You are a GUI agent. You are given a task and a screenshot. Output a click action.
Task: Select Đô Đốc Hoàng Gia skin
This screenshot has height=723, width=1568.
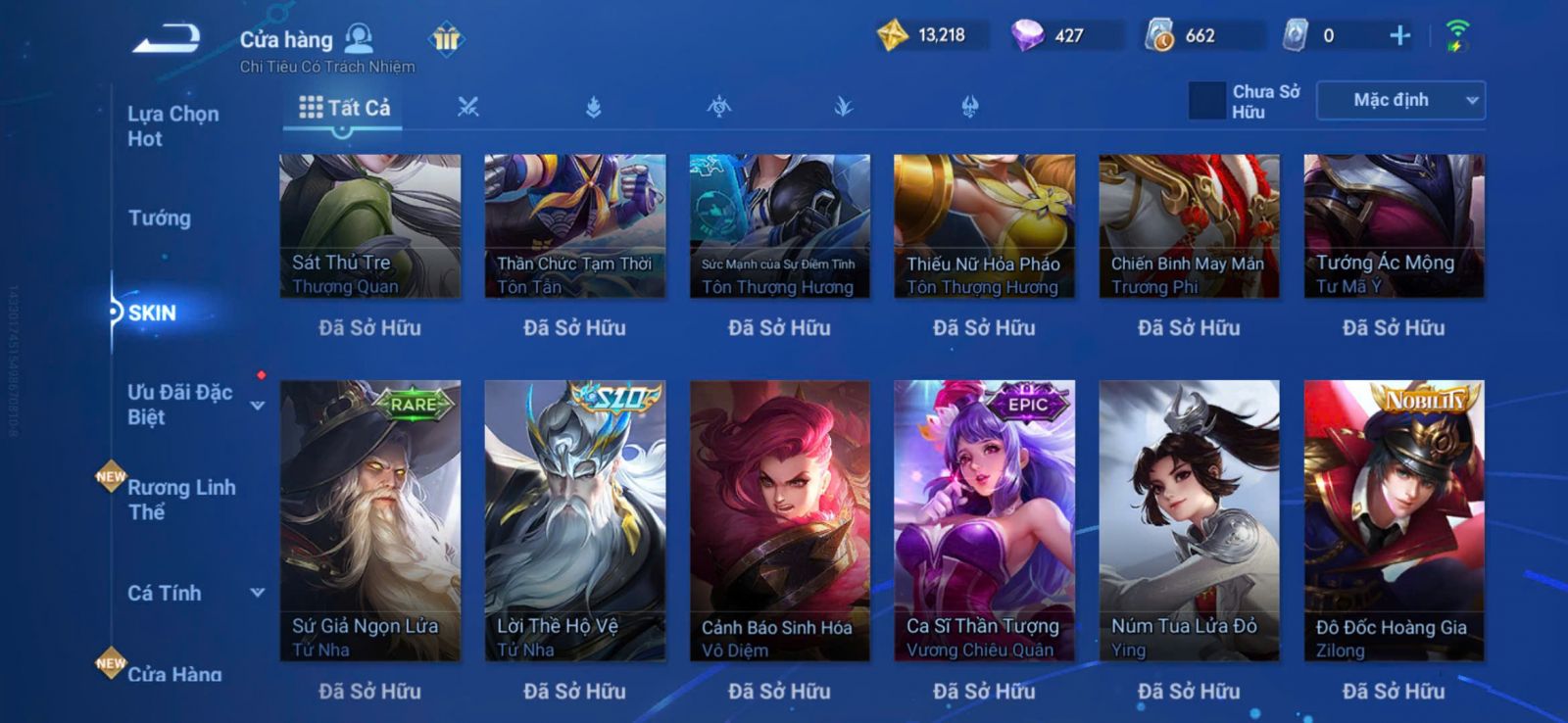tap(1394, 519)
